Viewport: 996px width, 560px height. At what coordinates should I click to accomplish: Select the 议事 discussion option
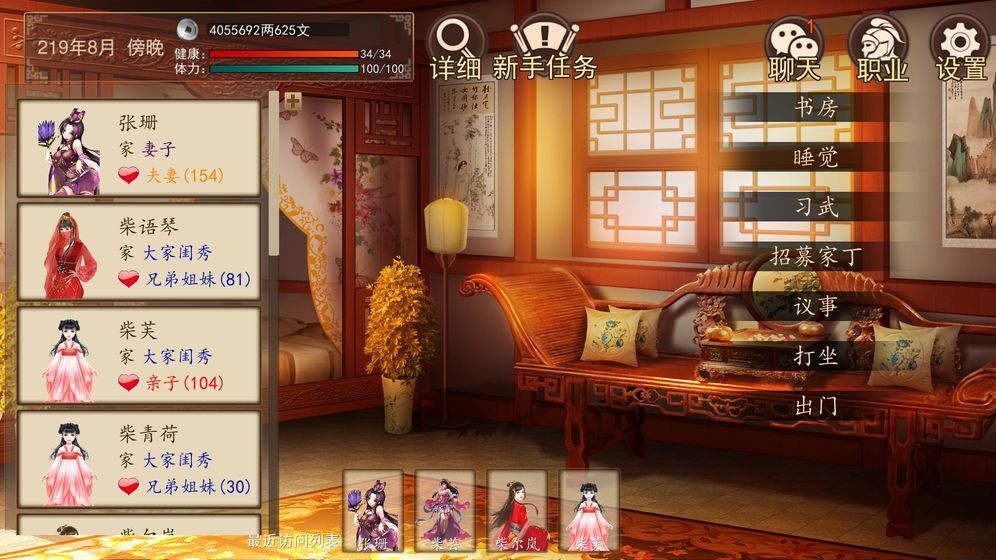click(x=815, y=307)
